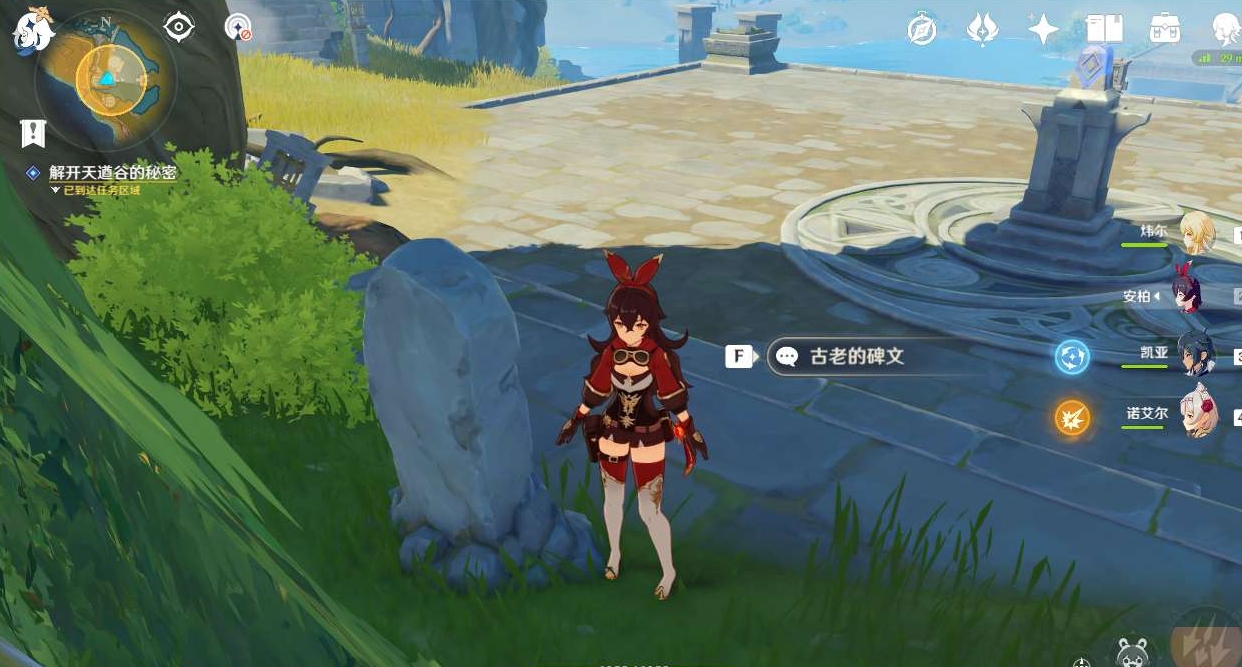The image size is (1242, 667).
Task: Activate the elemental sight eye icon
Action: (x=178, y=27)
